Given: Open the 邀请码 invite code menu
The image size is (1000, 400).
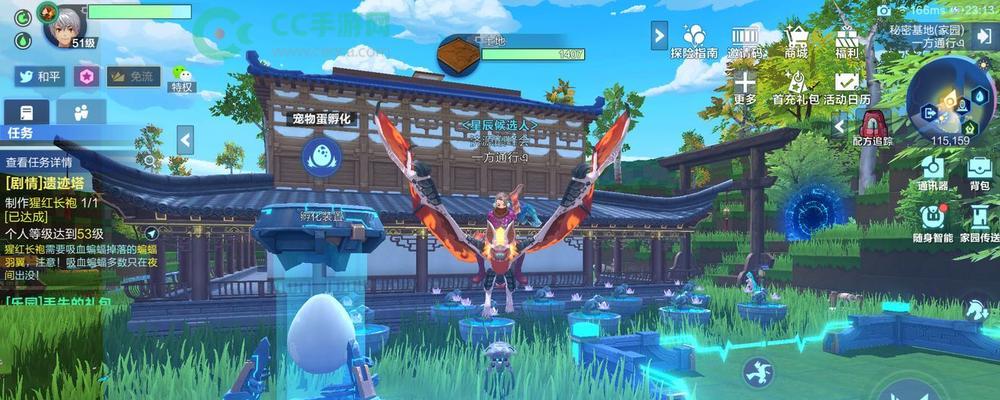Looking at the screenshot, I should [x=744, y=40].
